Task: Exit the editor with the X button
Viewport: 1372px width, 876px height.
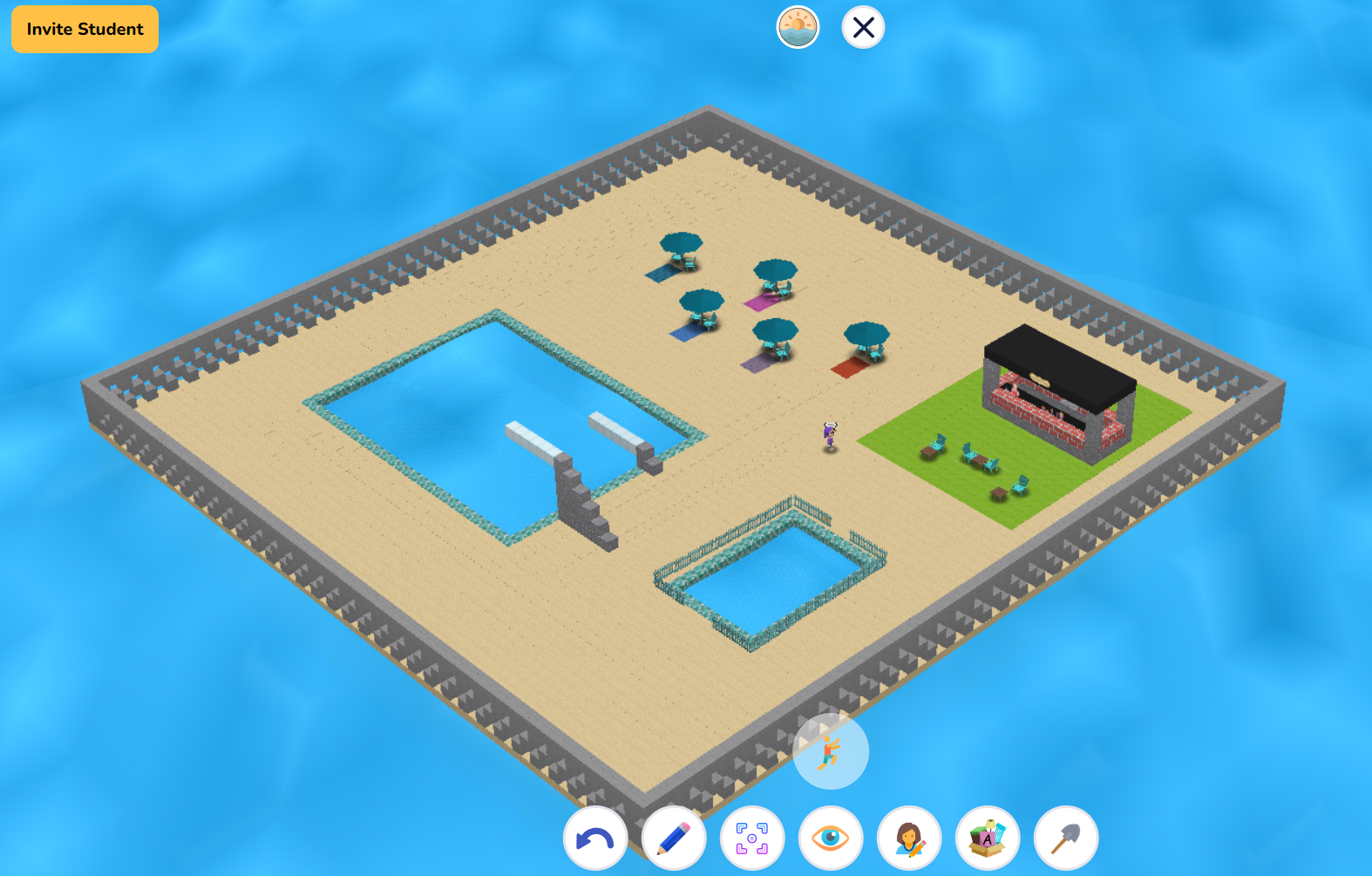Action: pos(862,27)
